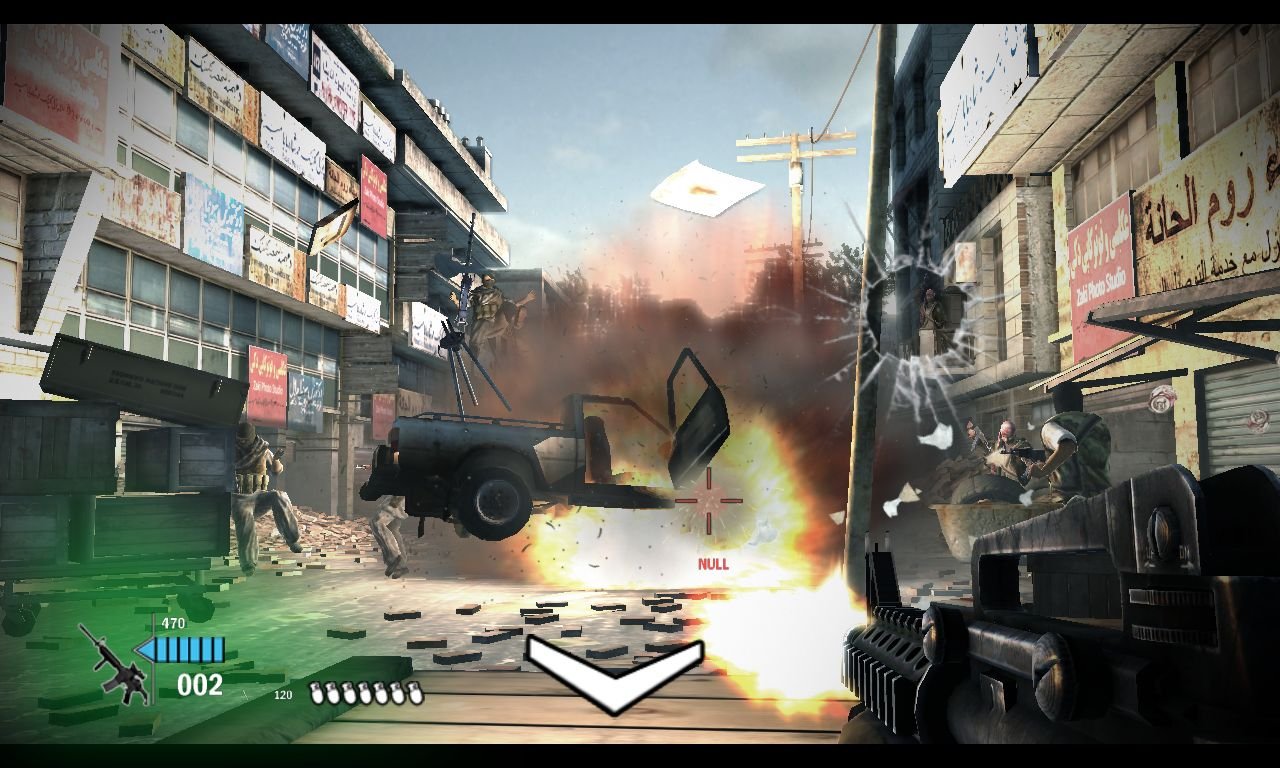
Task: Click the gunman on the upper balcony
Action: pos(932,305)
